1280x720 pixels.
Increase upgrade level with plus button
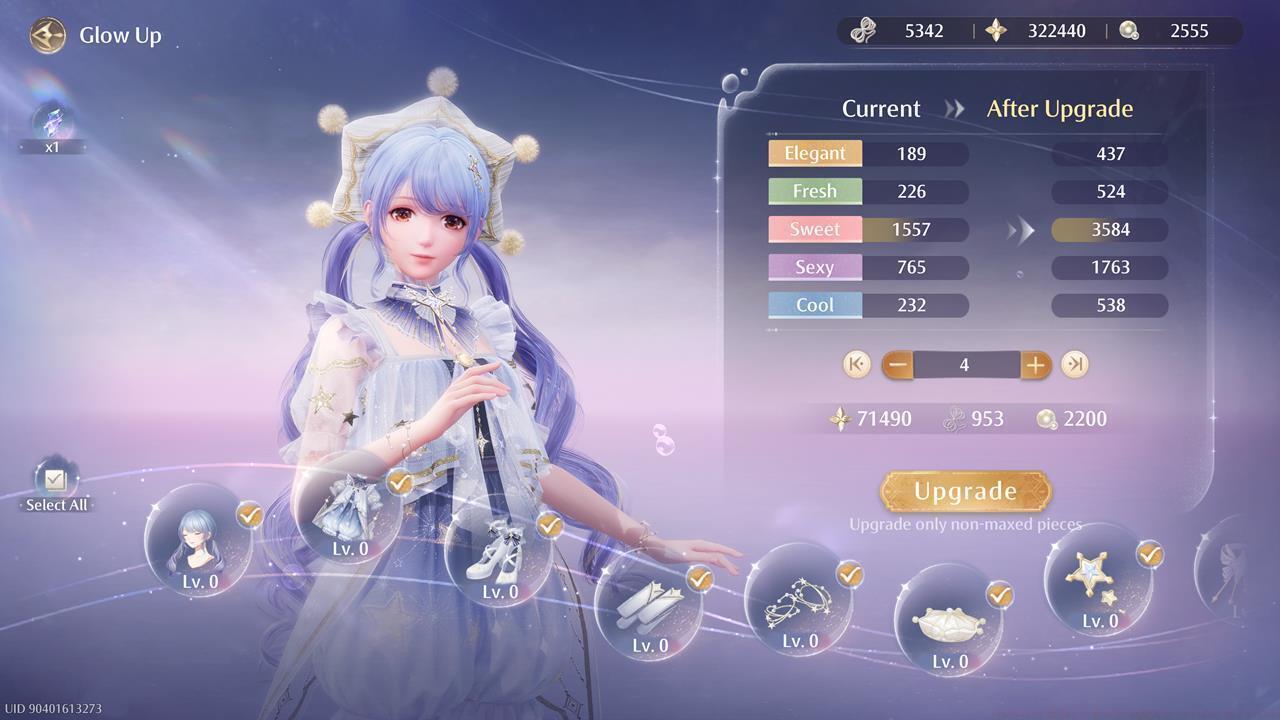[1035, 365]
